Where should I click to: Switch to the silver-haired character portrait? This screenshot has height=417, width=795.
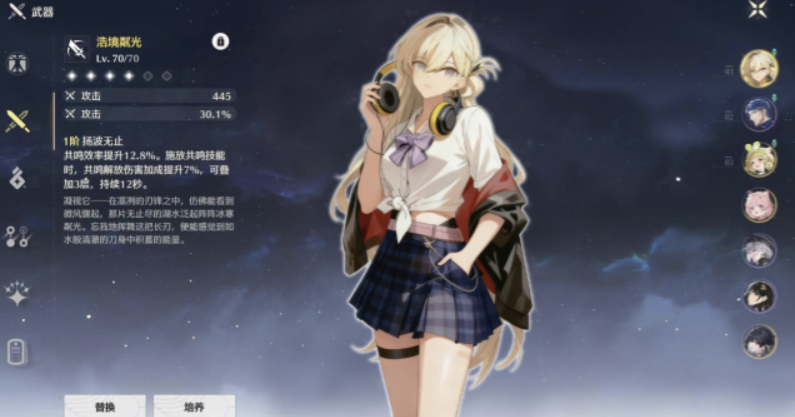pyautogui.click(x=760, y=251)
